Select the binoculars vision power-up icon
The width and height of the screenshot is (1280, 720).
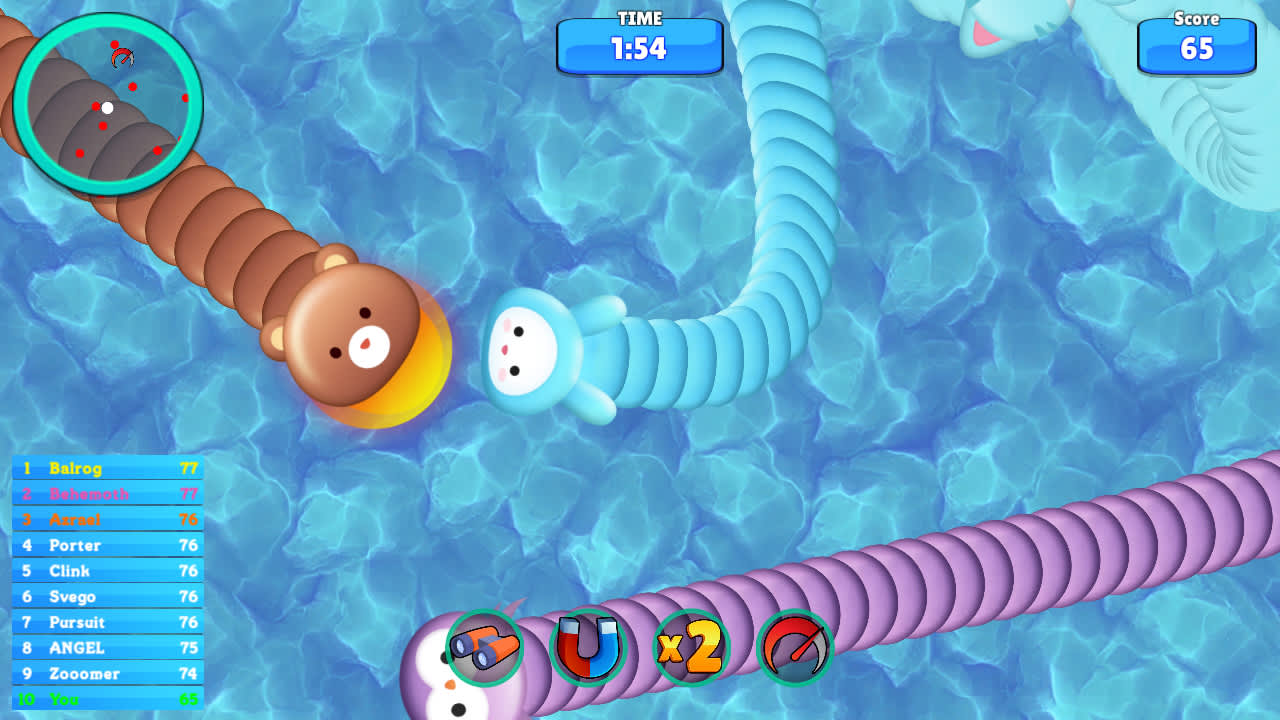487,649
